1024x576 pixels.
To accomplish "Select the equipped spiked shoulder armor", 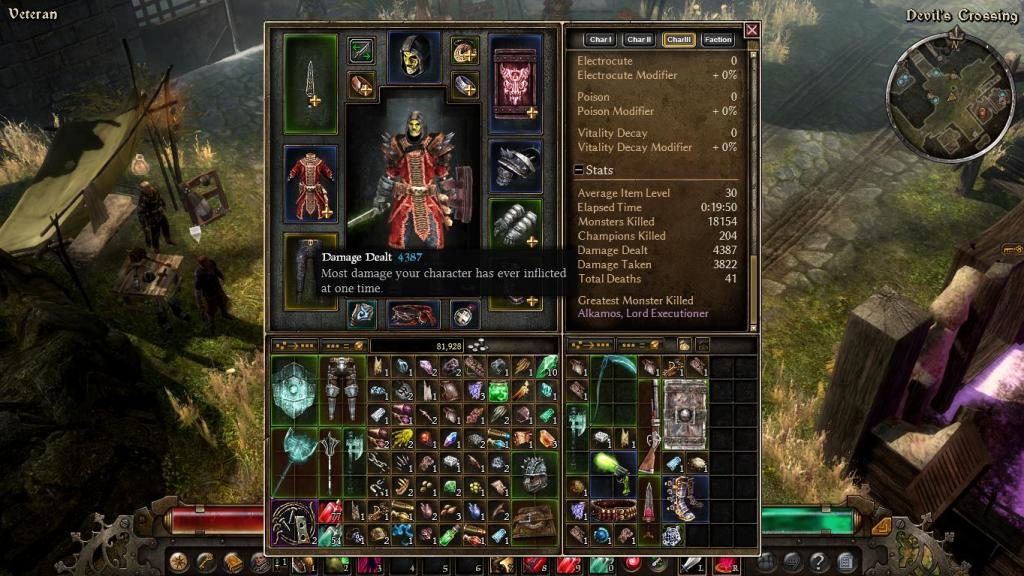I will 516,164.
